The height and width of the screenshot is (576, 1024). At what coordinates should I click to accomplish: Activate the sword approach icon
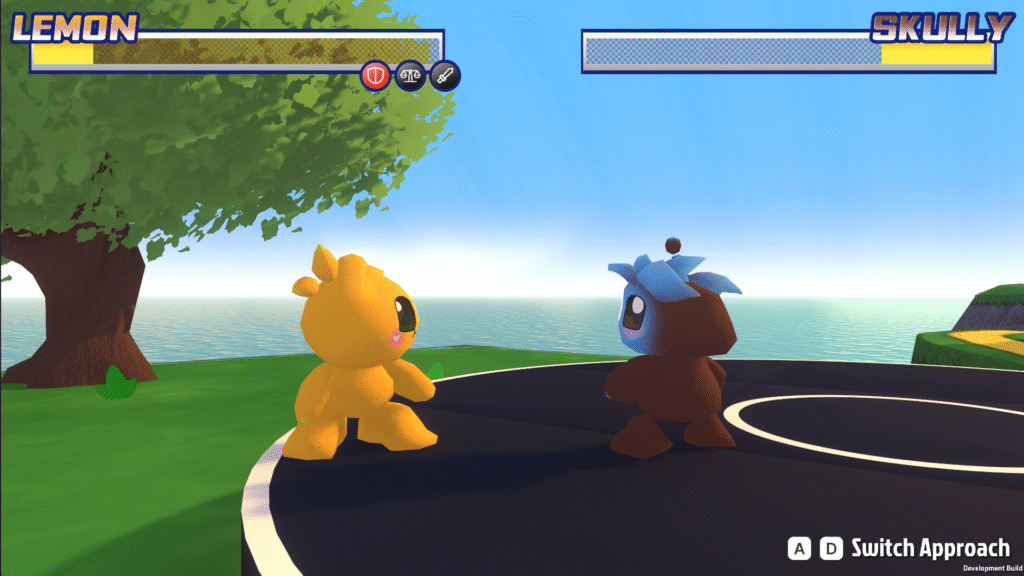coord(445,75)
